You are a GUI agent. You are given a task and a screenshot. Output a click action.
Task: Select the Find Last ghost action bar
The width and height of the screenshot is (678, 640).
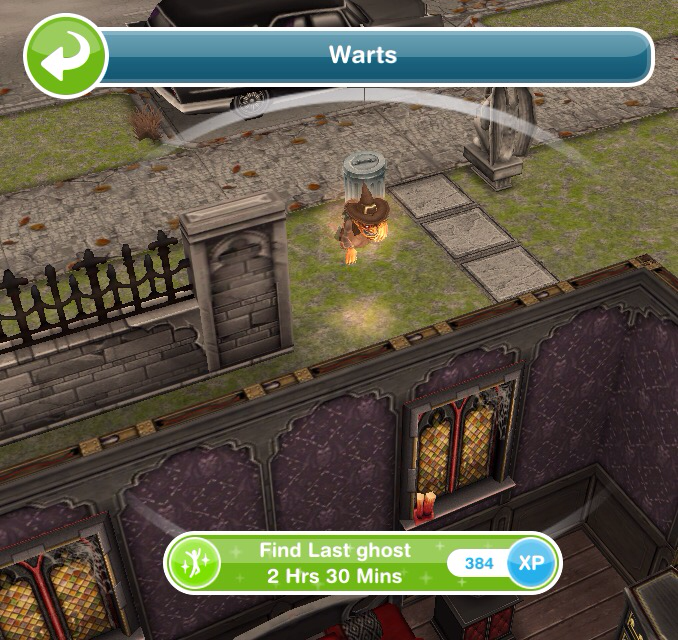335,564
